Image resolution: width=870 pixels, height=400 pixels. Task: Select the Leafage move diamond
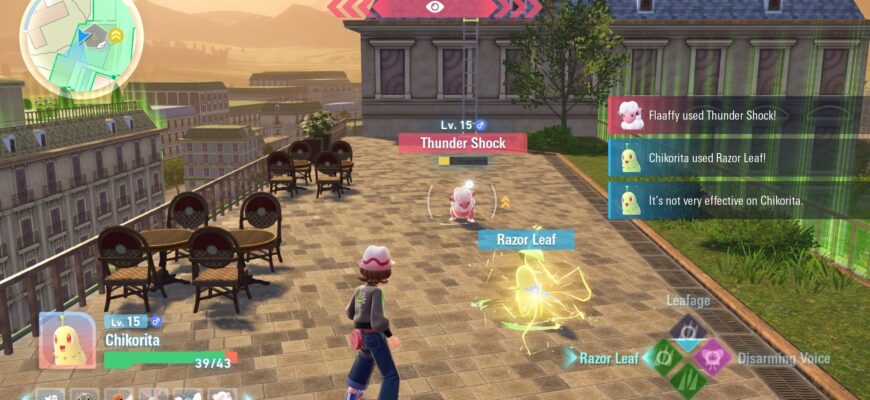click(686, 329)
